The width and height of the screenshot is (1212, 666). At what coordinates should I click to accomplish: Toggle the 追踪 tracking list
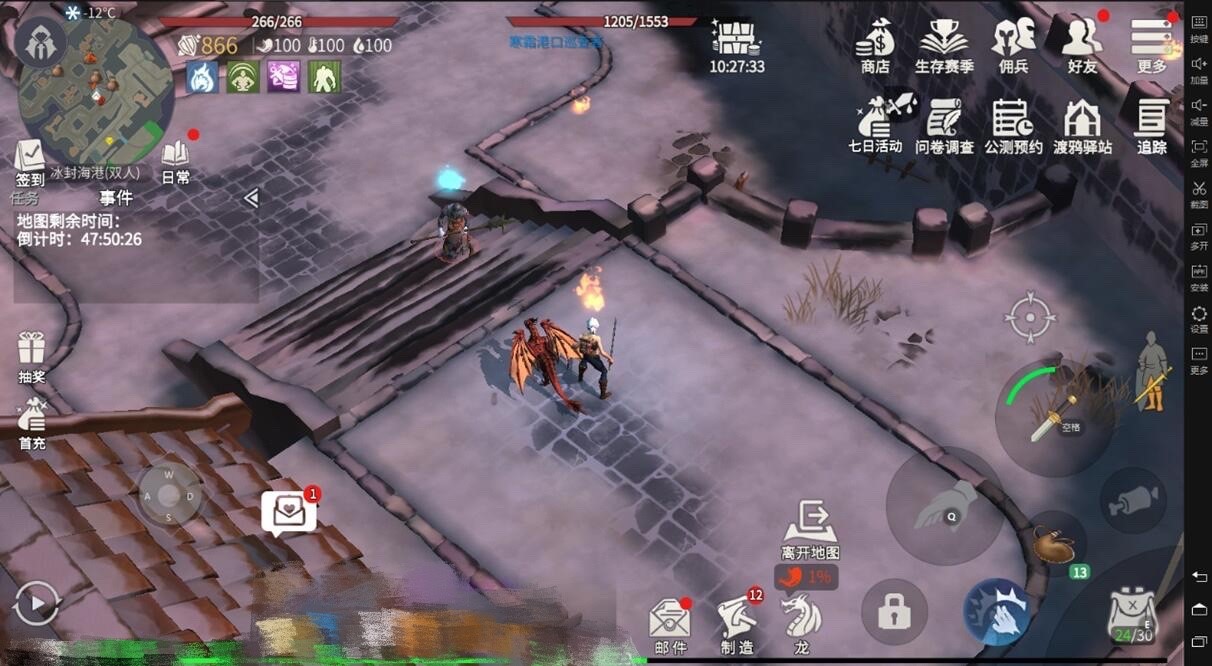click(x=1151, y=124)
